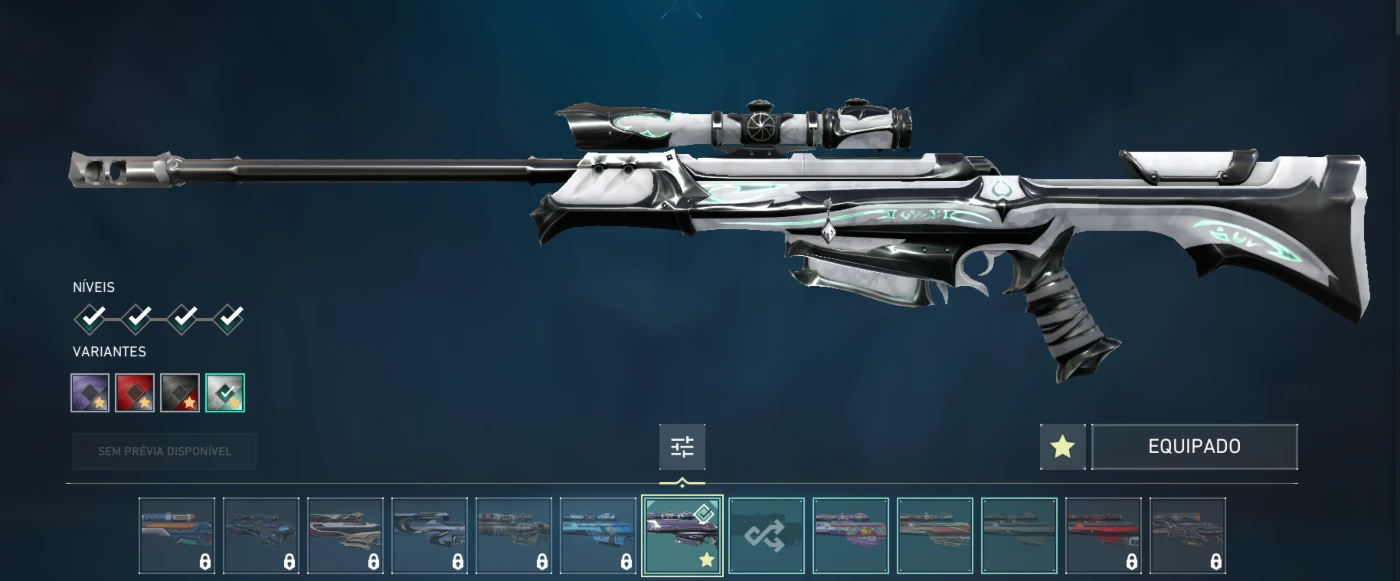Toggle the favorite star button beside Equipado
The width and height of the screenshot is (1400, 581).
point(1062,447)
